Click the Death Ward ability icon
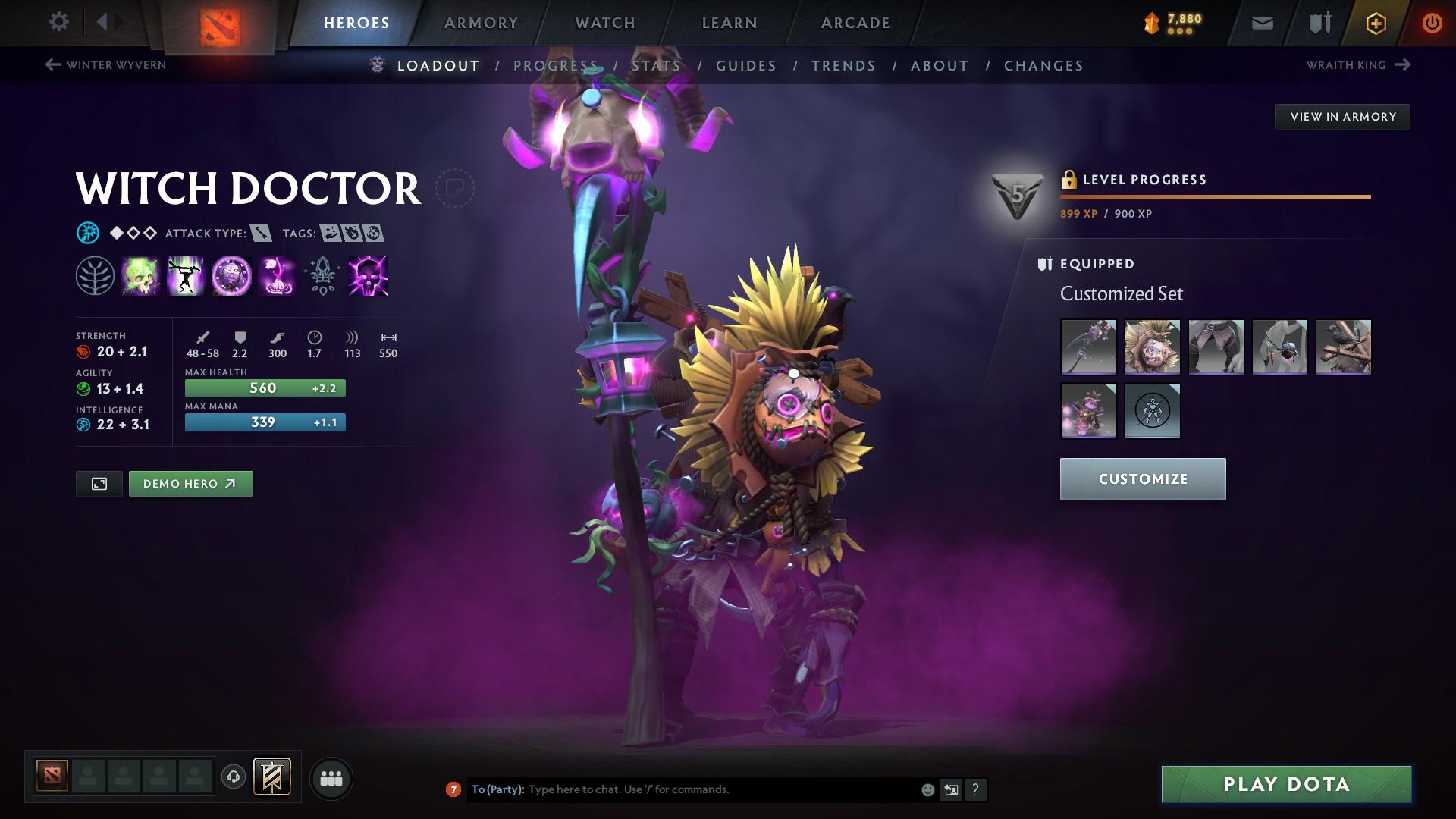The width and height of the screenshot is (1456, 819). [368, 275]
